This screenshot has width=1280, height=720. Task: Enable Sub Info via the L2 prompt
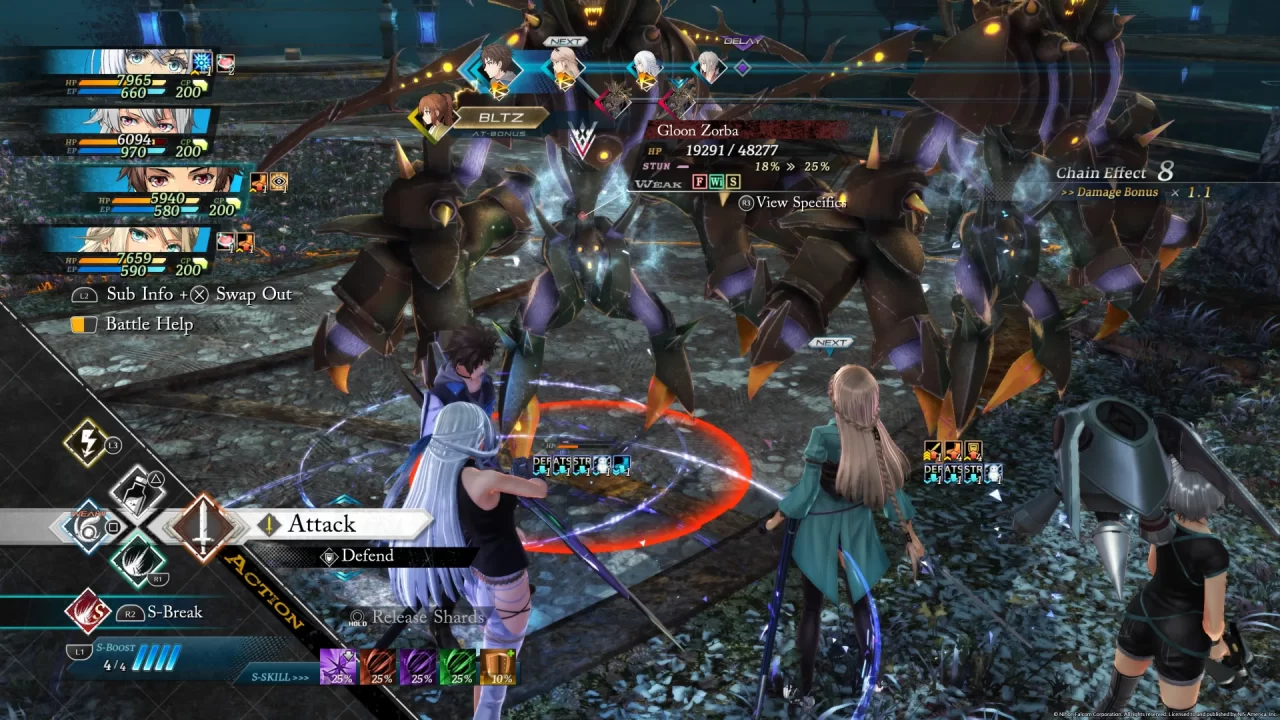tap(82, 294)
